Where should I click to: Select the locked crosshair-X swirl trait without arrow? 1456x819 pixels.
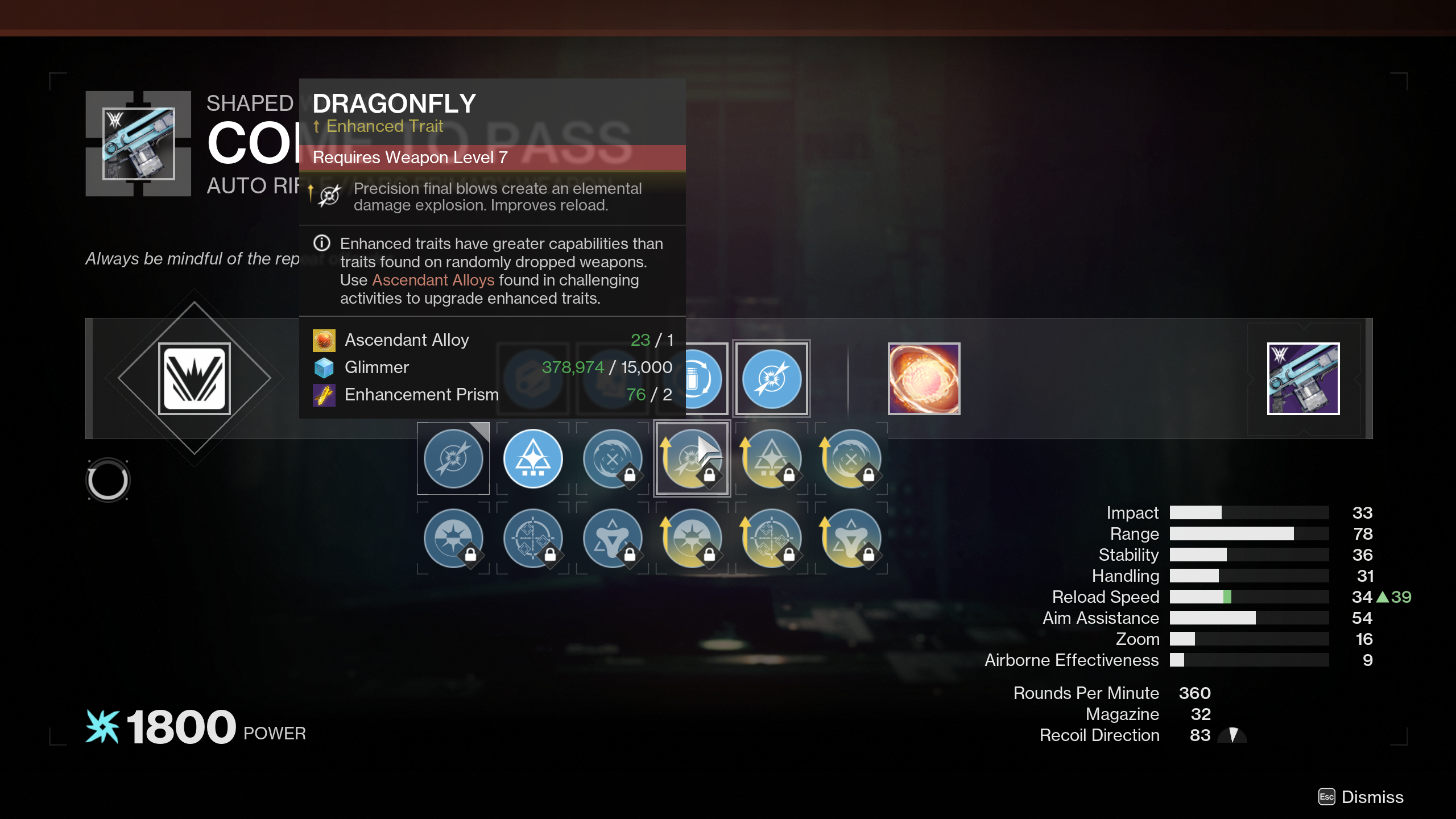(x=613, y=458)
